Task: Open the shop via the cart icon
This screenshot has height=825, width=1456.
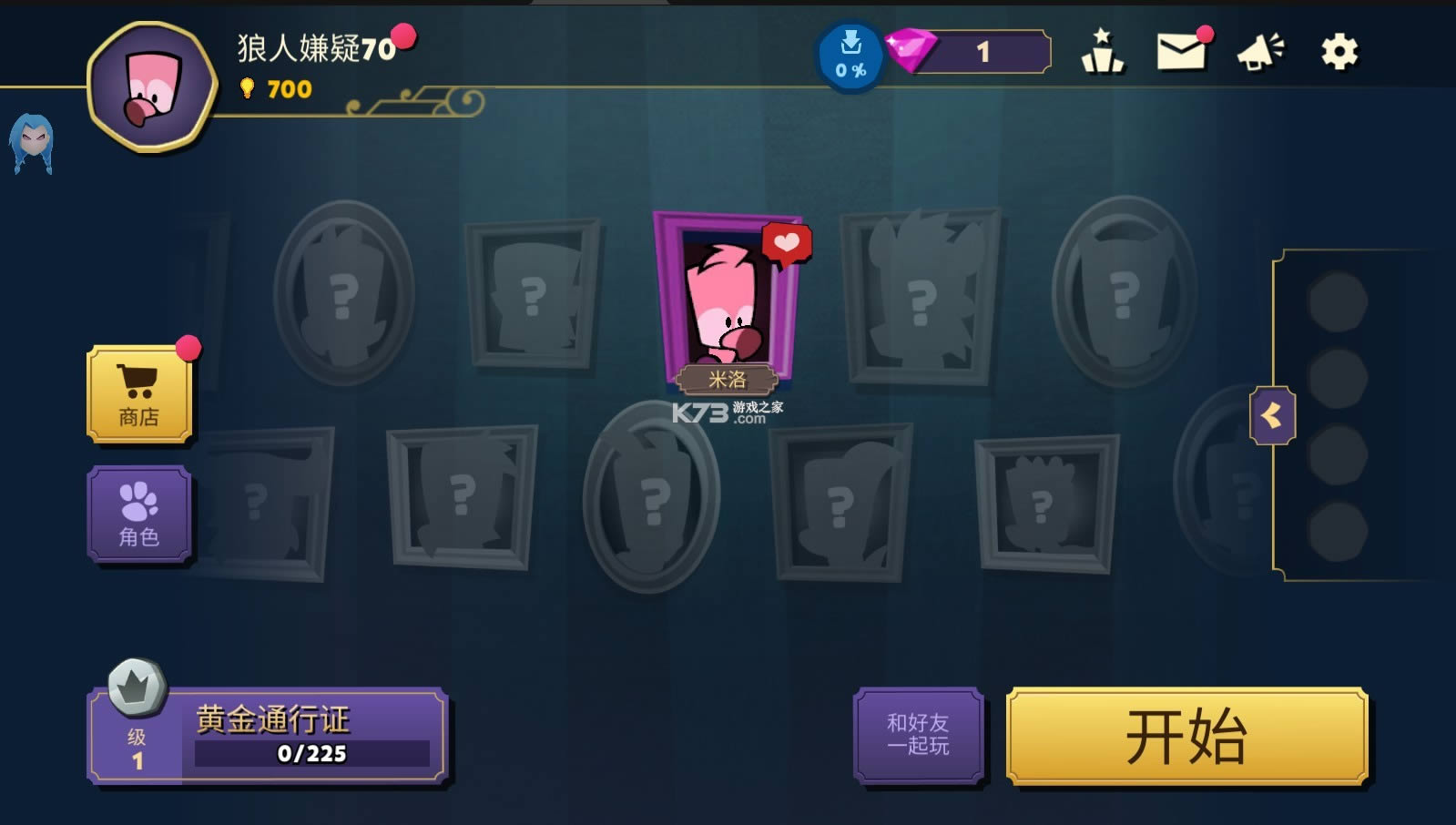Action: [138, 395]
